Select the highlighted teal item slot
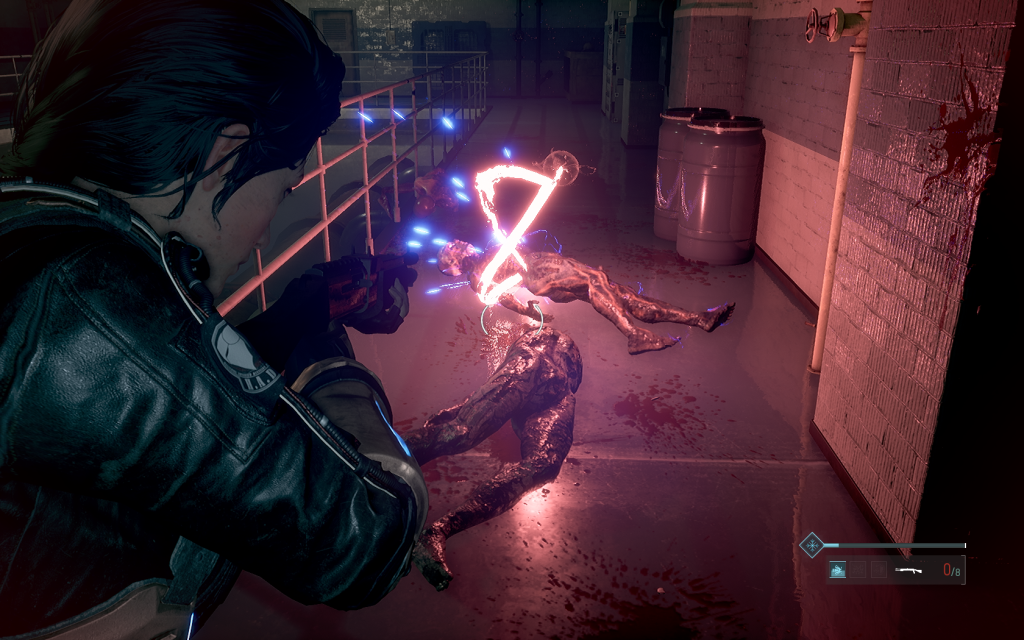The image size is (1024, 640). click(838, 570)
